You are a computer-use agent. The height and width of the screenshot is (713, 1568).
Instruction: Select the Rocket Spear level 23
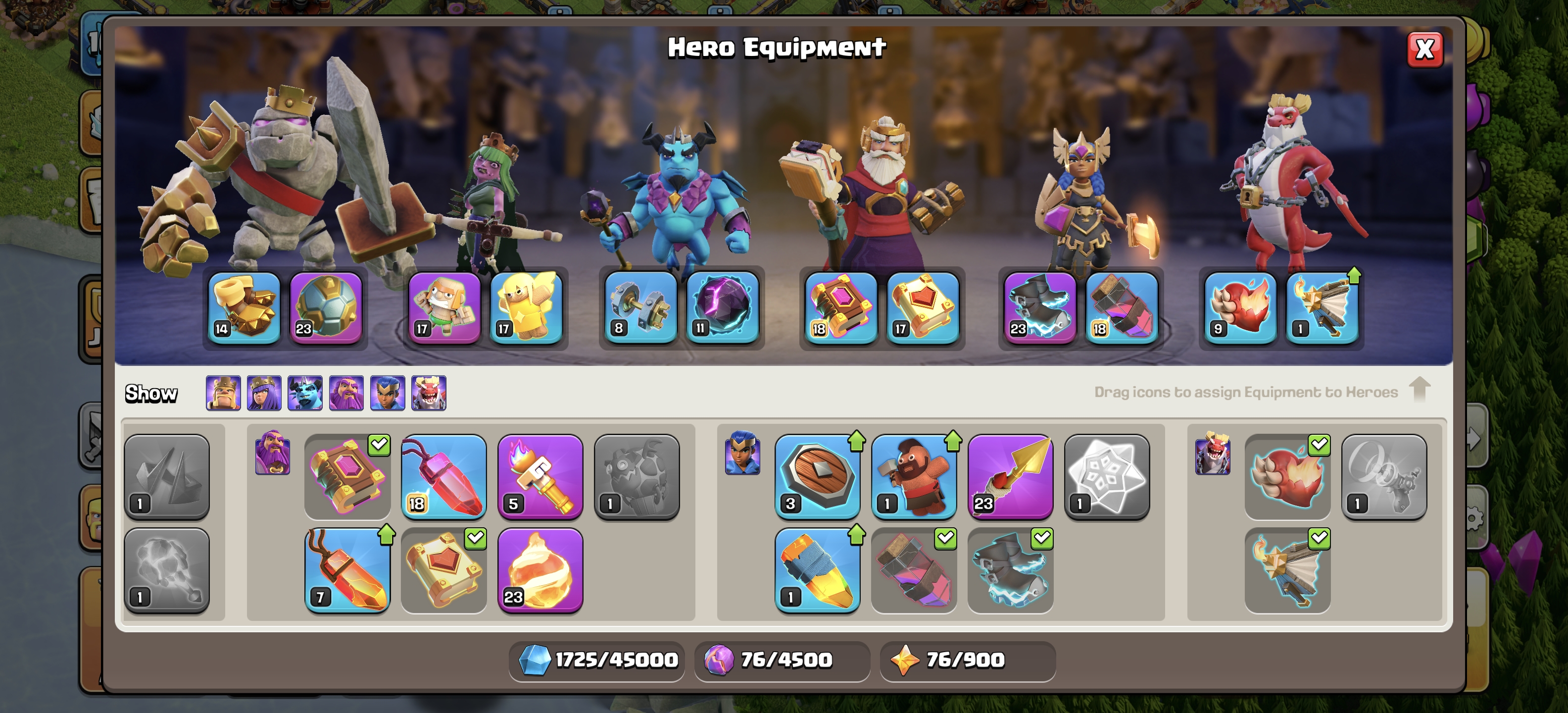point(1010,477)
